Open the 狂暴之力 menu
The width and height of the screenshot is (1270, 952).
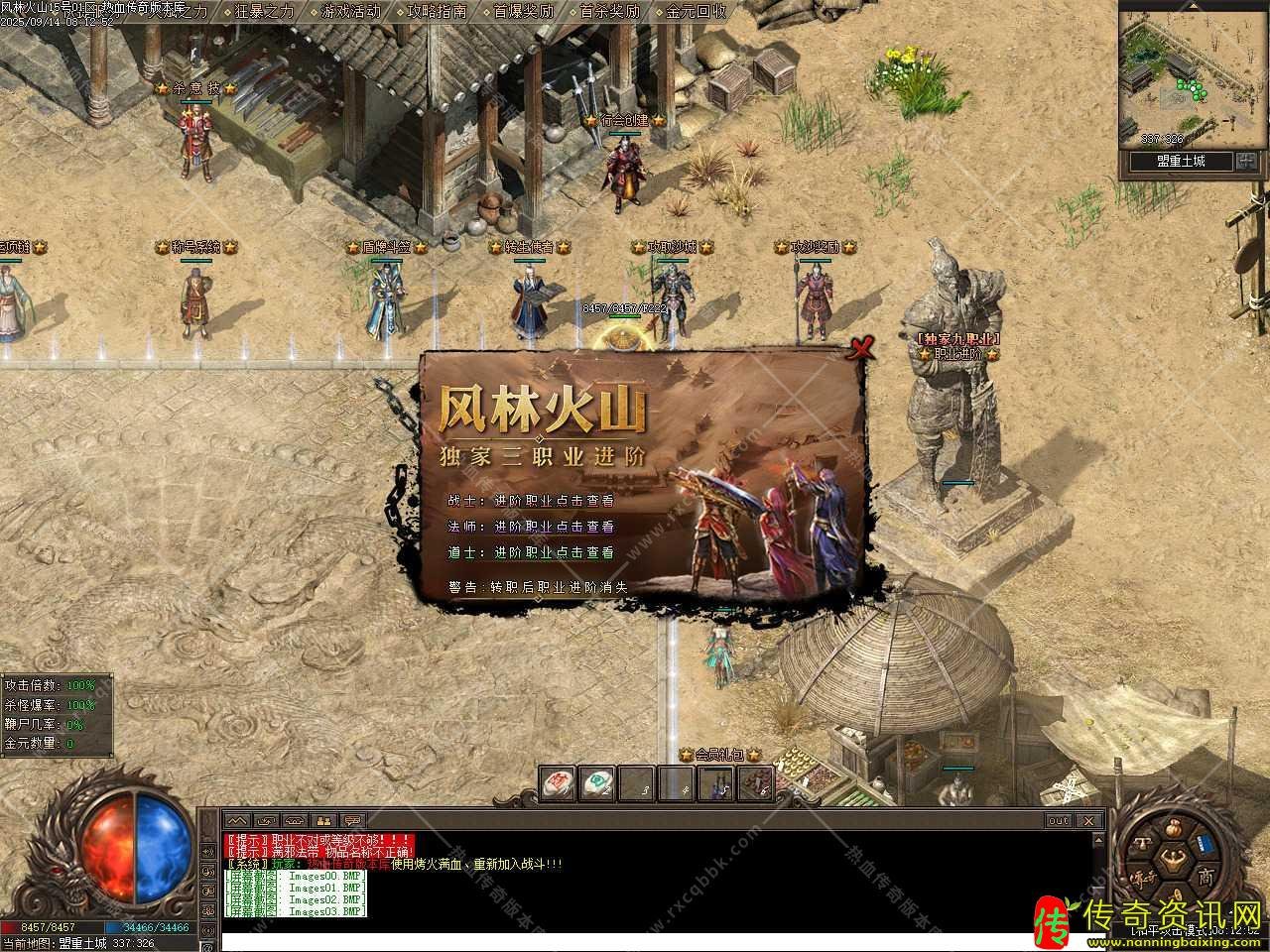point(266,12)
